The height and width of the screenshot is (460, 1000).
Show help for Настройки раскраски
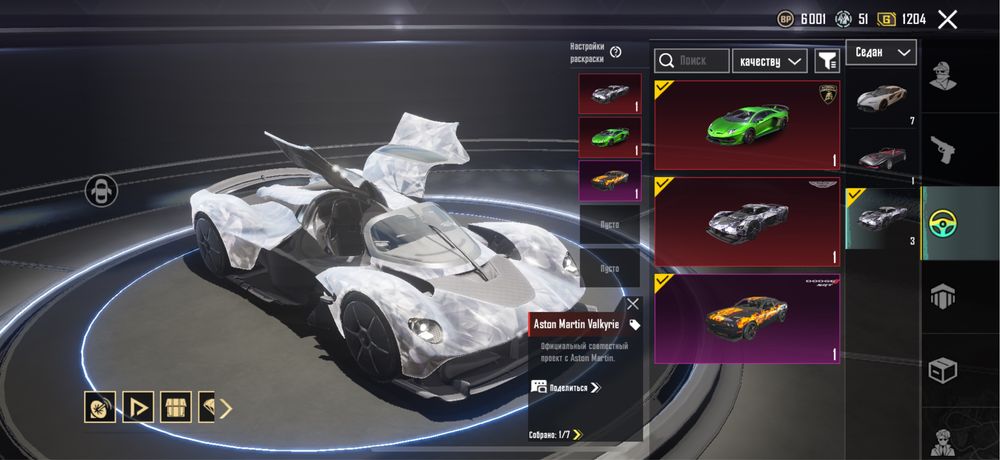pyautogui.click(x=616, y=52)
